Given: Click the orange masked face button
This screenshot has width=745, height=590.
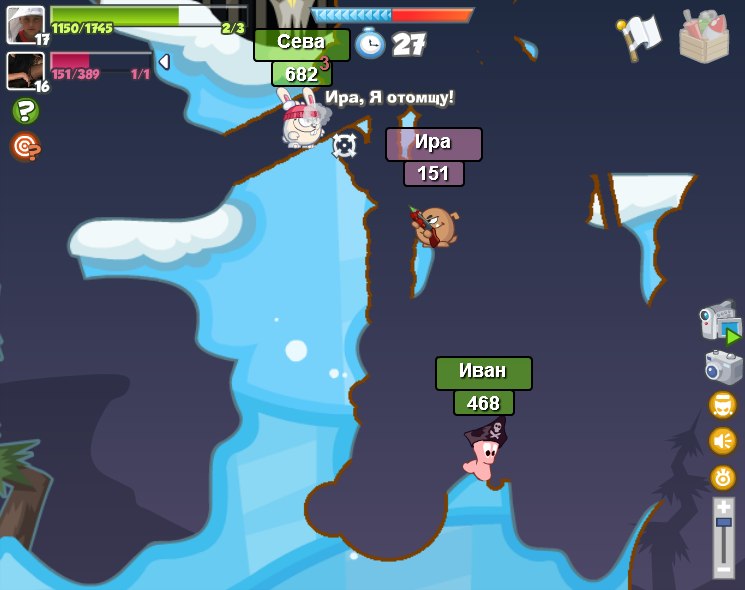Looking at the screenshot, I should [722, 405].
